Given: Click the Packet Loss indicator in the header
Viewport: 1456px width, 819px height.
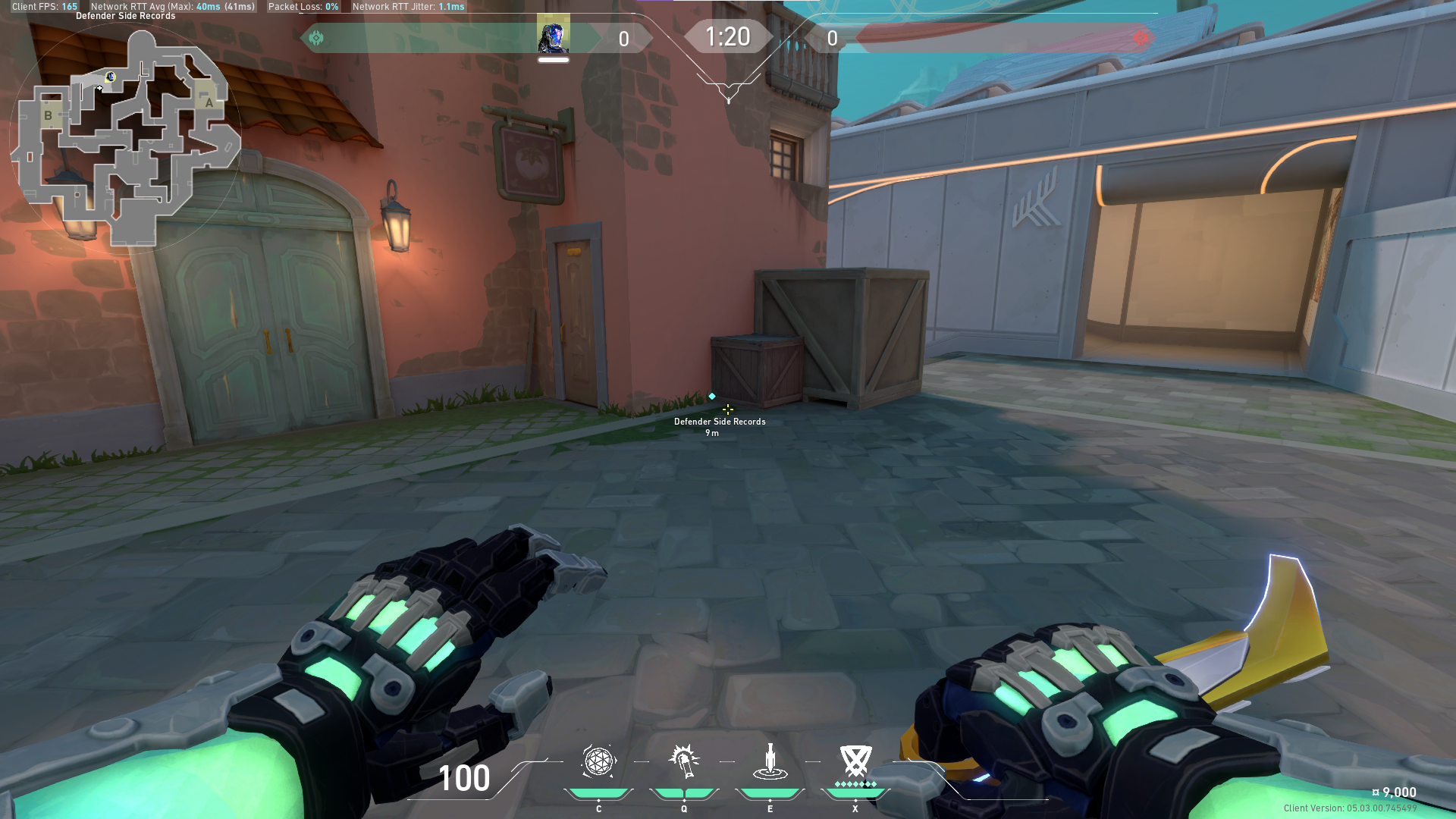Looking at the screenshot, I should 303,6.
